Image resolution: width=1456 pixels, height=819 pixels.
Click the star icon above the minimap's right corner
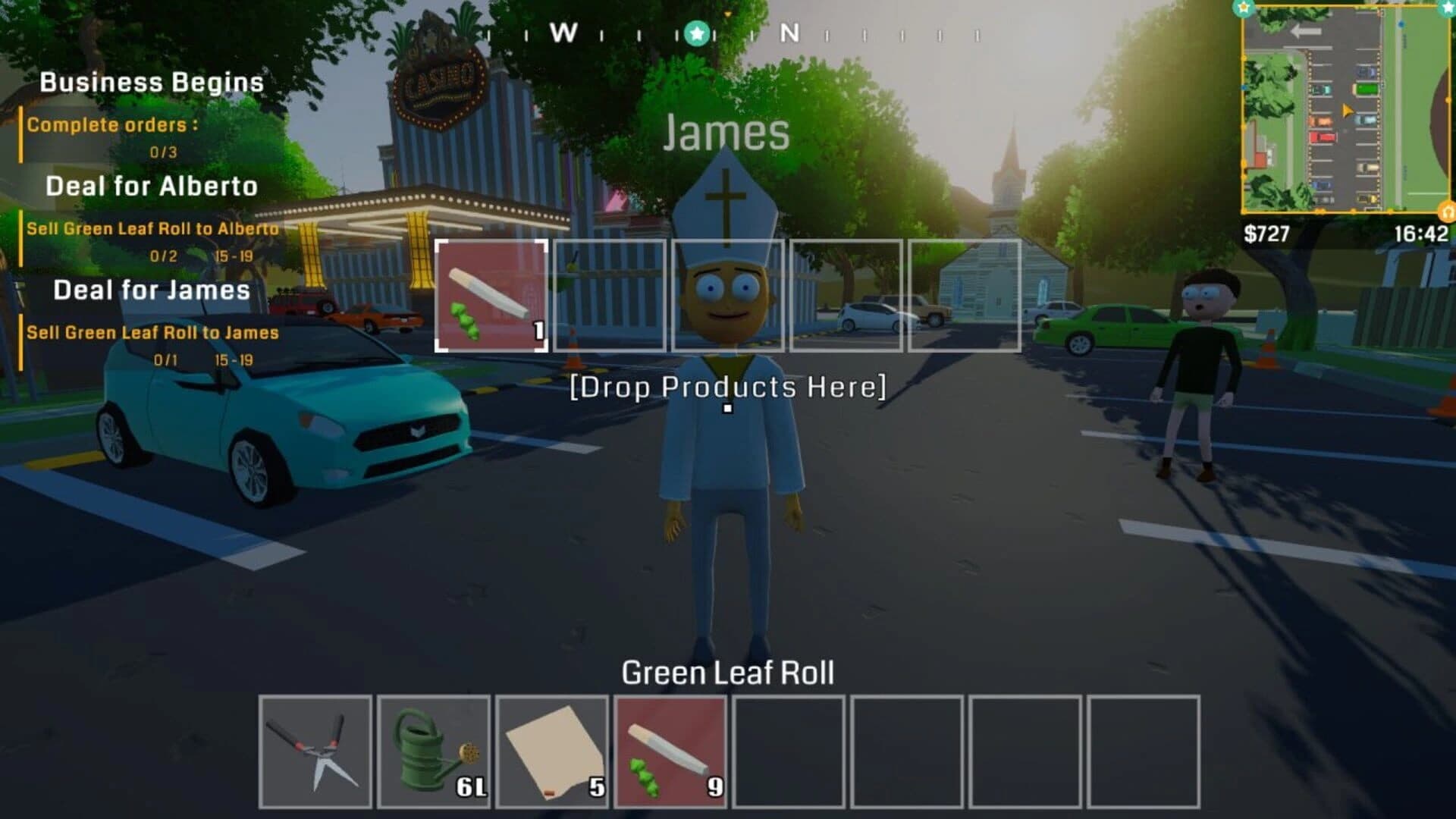pyautogui.click(x=1445, y=8)
